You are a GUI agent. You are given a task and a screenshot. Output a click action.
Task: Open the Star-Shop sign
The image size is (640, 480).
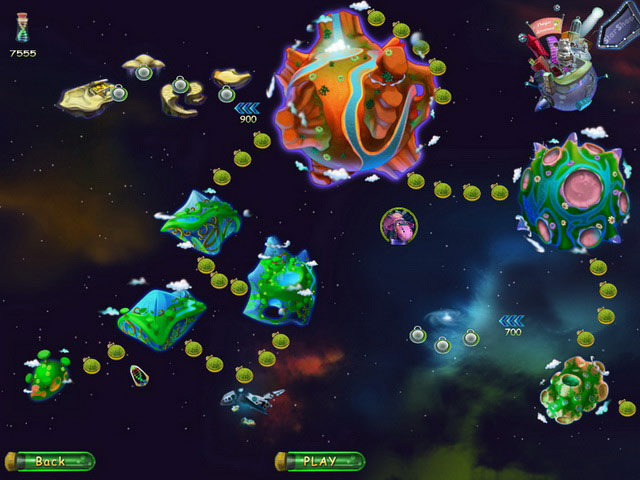point(615,29)
